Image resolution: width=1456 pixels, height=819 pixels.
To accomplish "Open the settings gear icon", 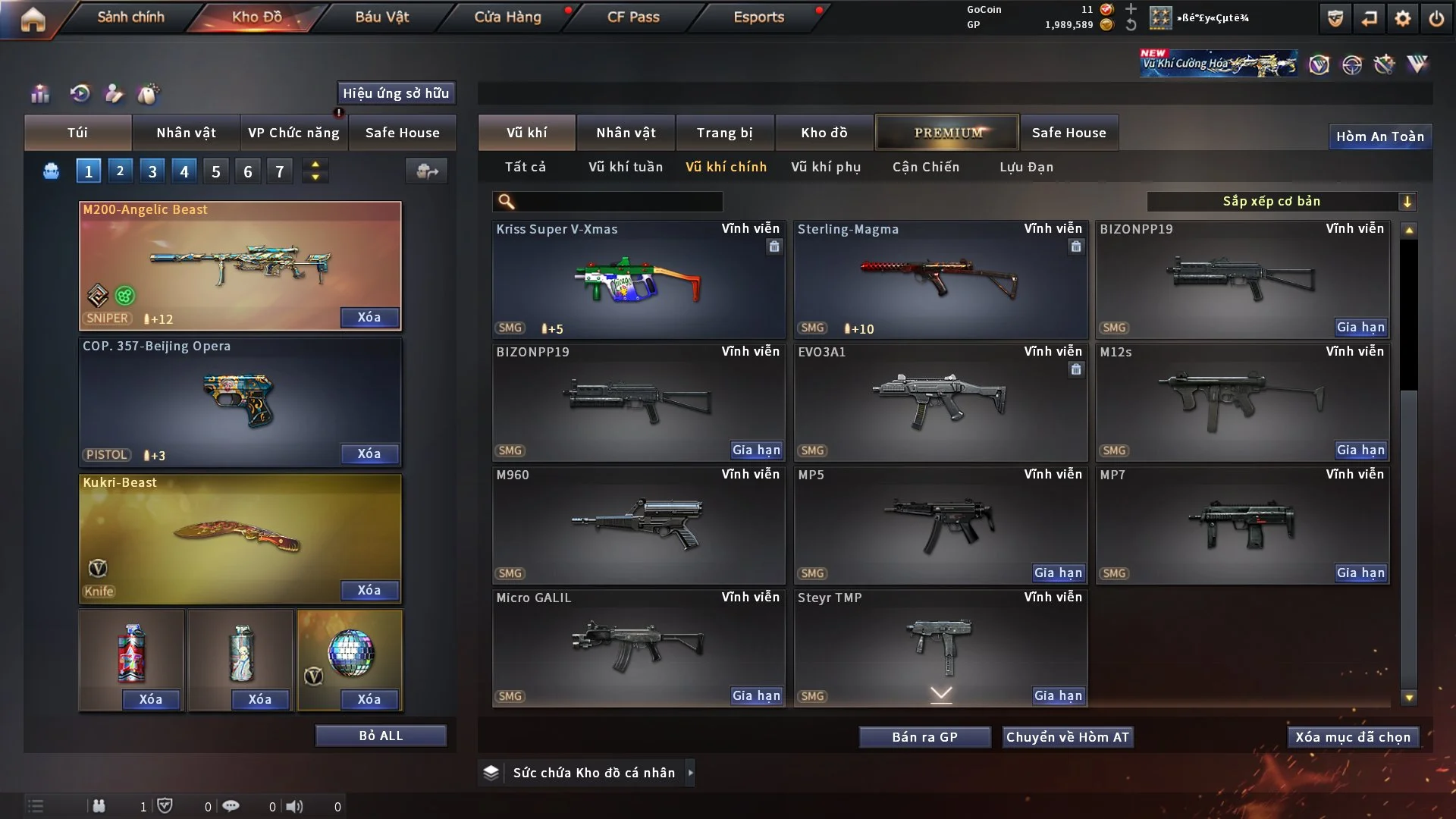I will pos(1402,18).
